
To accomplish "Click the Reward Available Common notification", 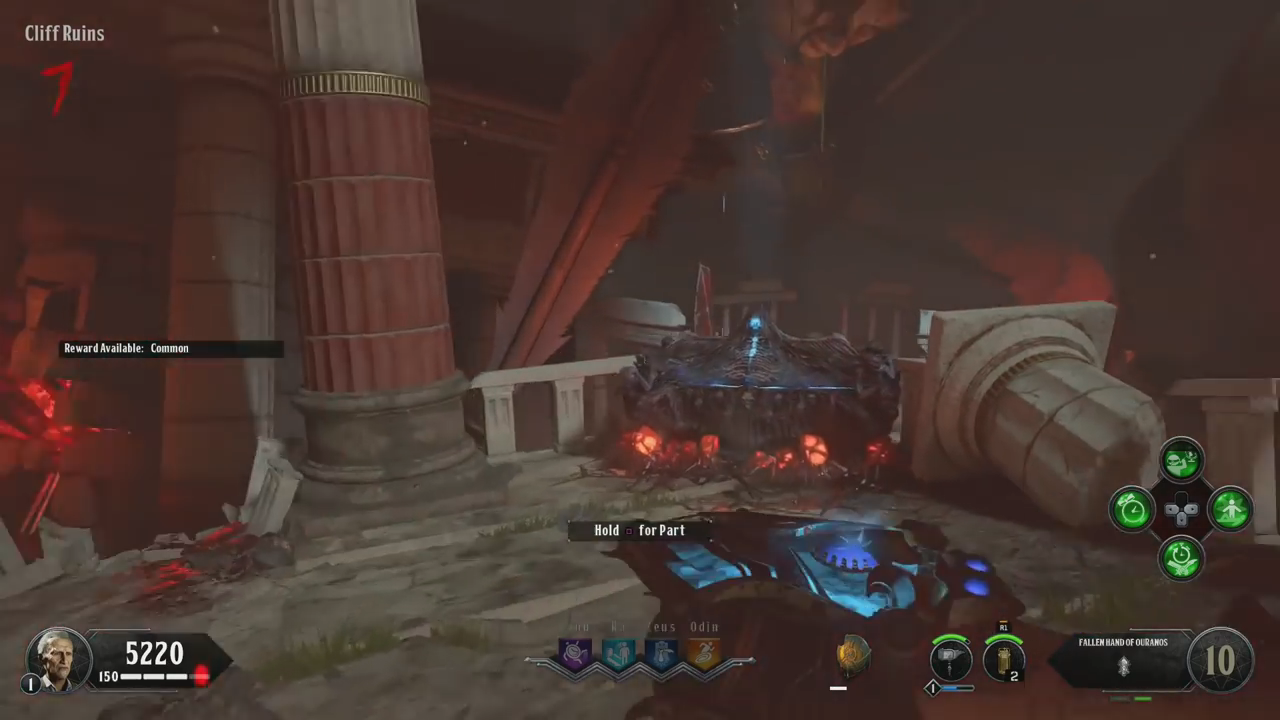I will [x=170, y=349].
